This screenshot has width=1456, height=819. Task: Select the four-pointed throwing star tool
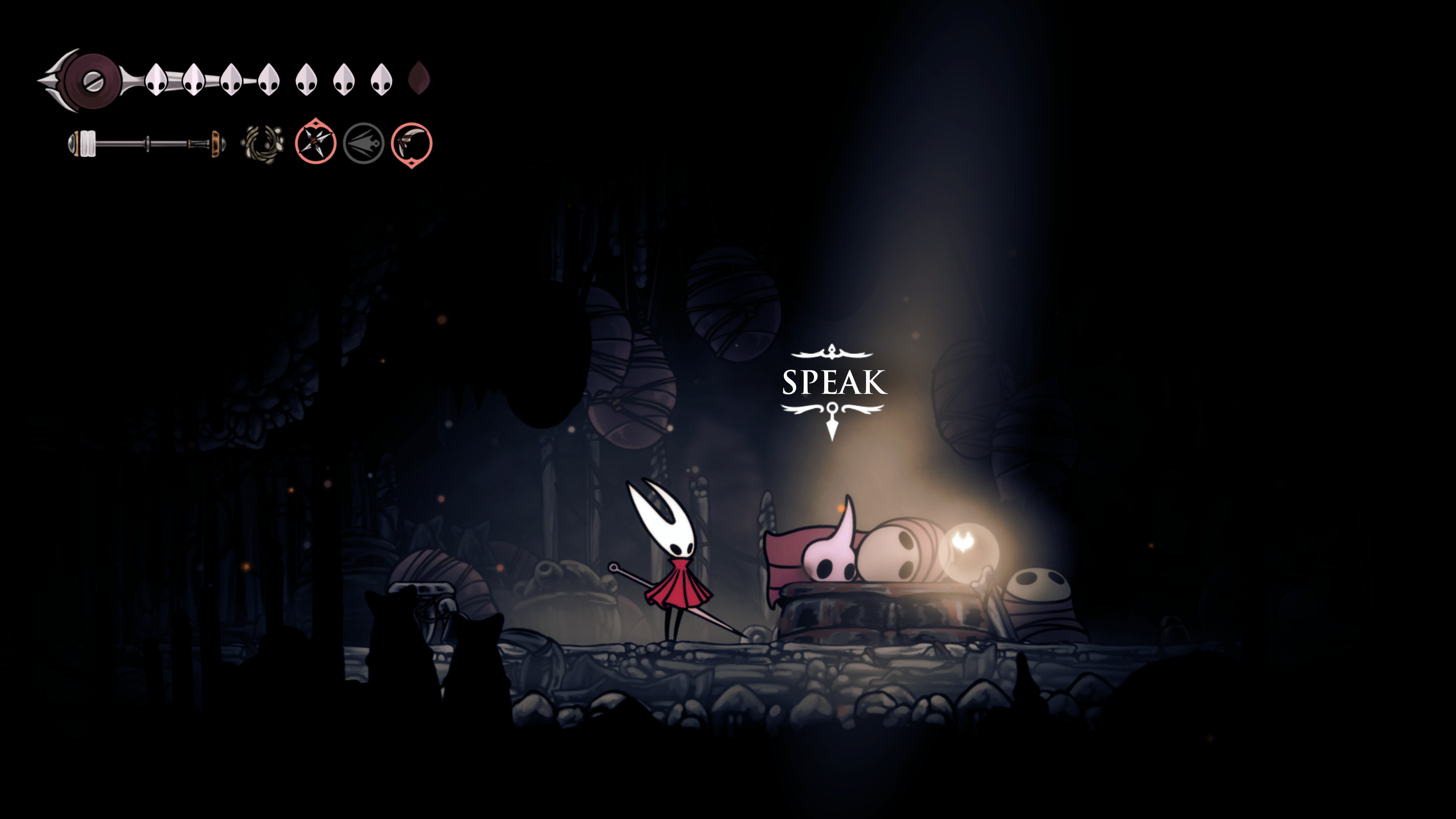315,143
